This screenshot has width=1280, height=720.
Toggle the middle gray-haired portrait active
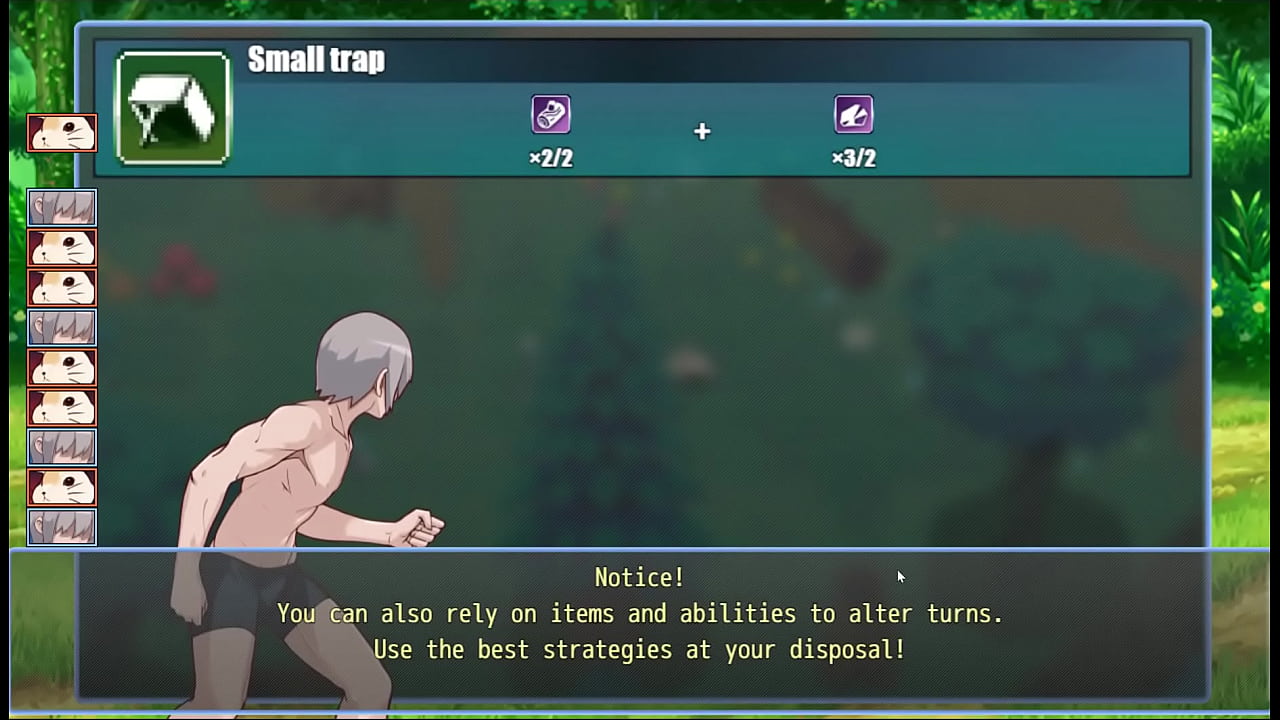click(x=62, y=327)
